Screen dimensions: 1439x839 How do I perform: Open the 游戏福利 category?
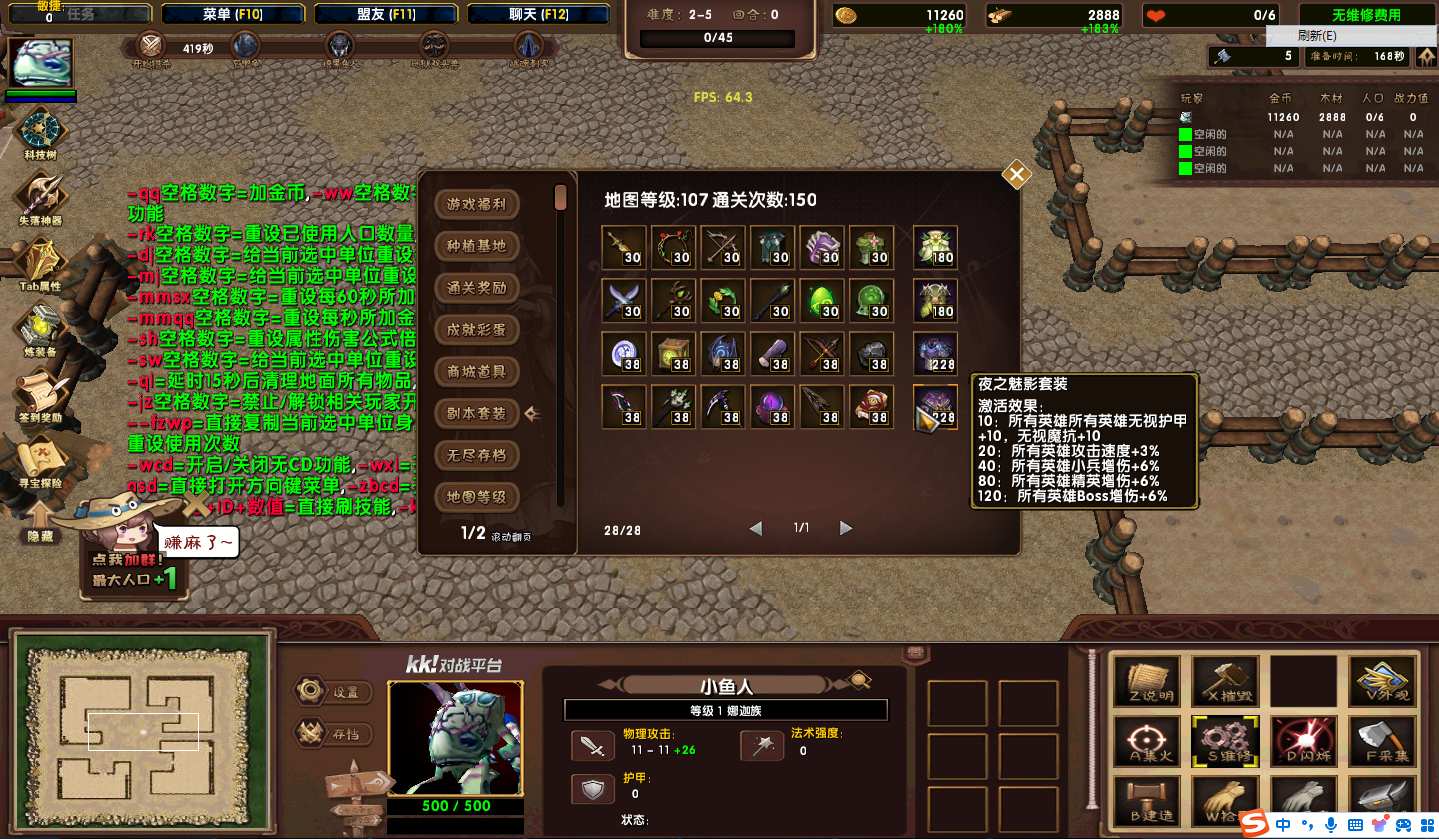coord(477,204)
